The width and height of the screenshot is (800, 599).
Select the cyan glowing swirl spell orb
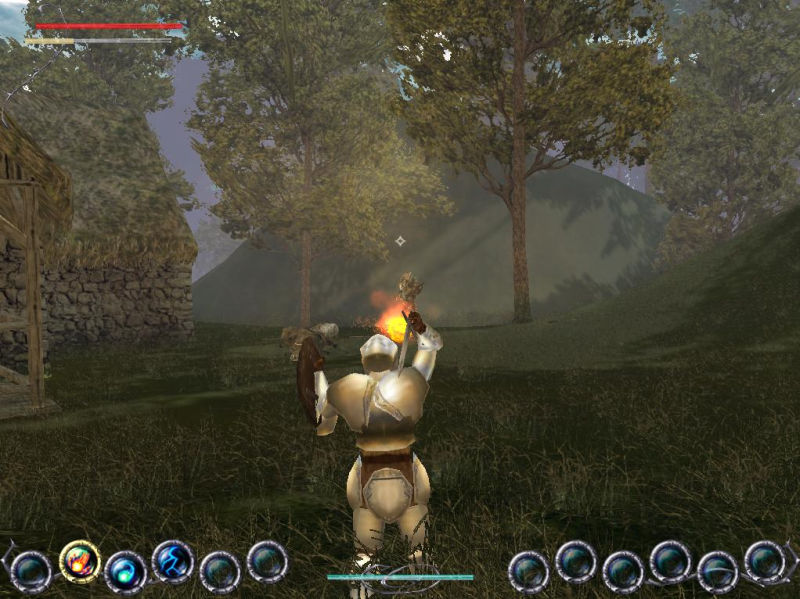click(125, 572)
